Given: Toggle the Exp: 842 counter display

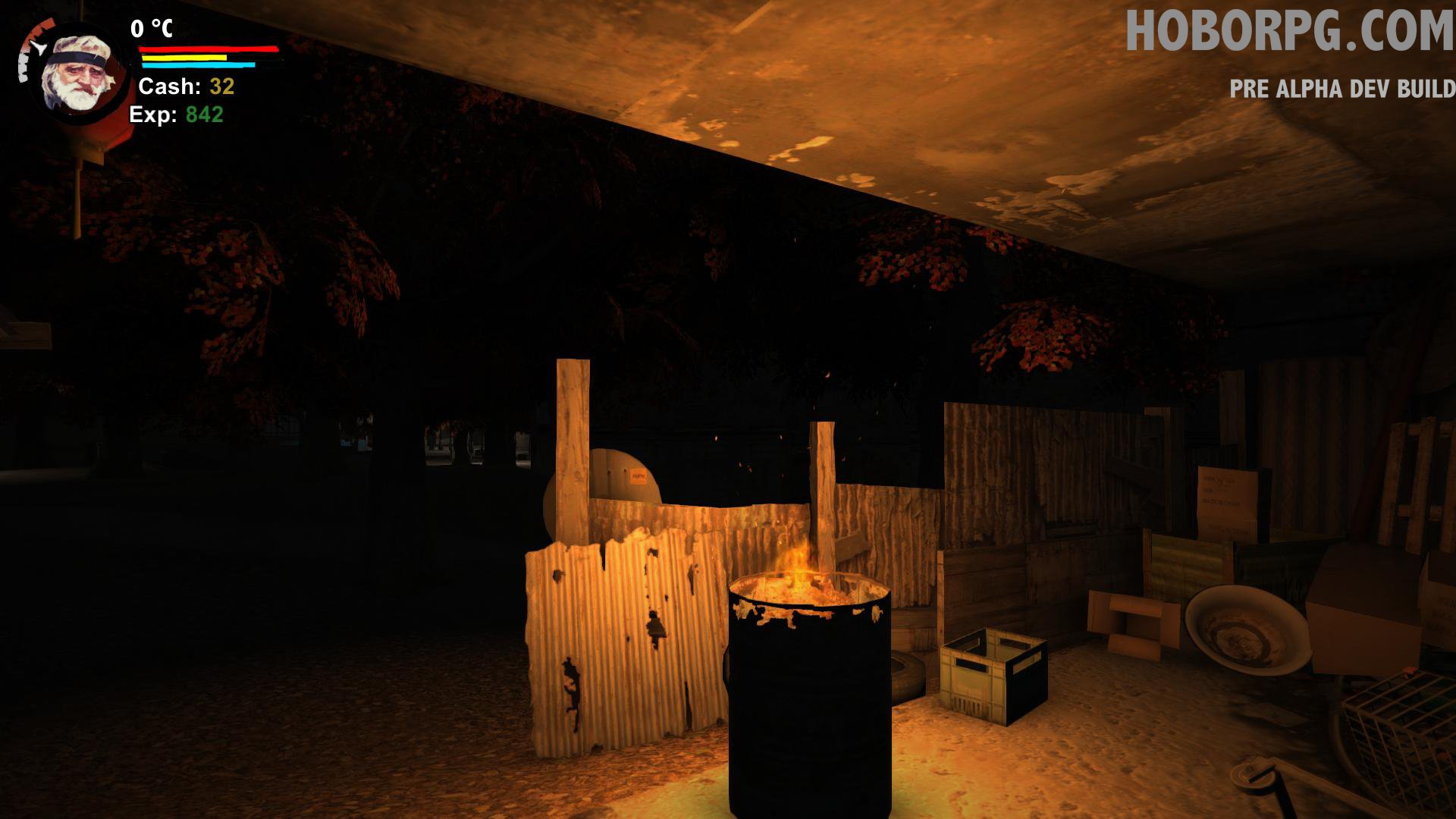Looking at the screenshot, I should pos(176,115).
